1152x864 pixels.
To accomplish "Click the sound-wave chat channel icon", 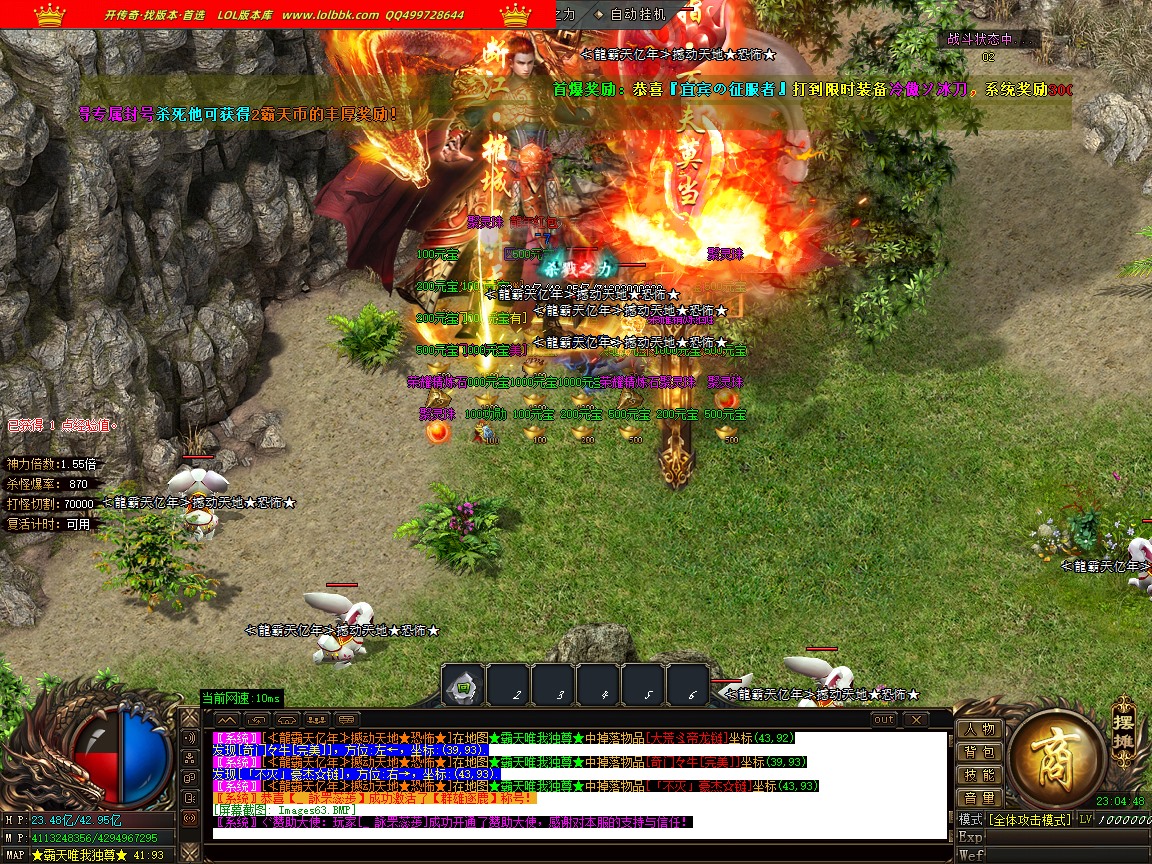I will tap(189, 738).
